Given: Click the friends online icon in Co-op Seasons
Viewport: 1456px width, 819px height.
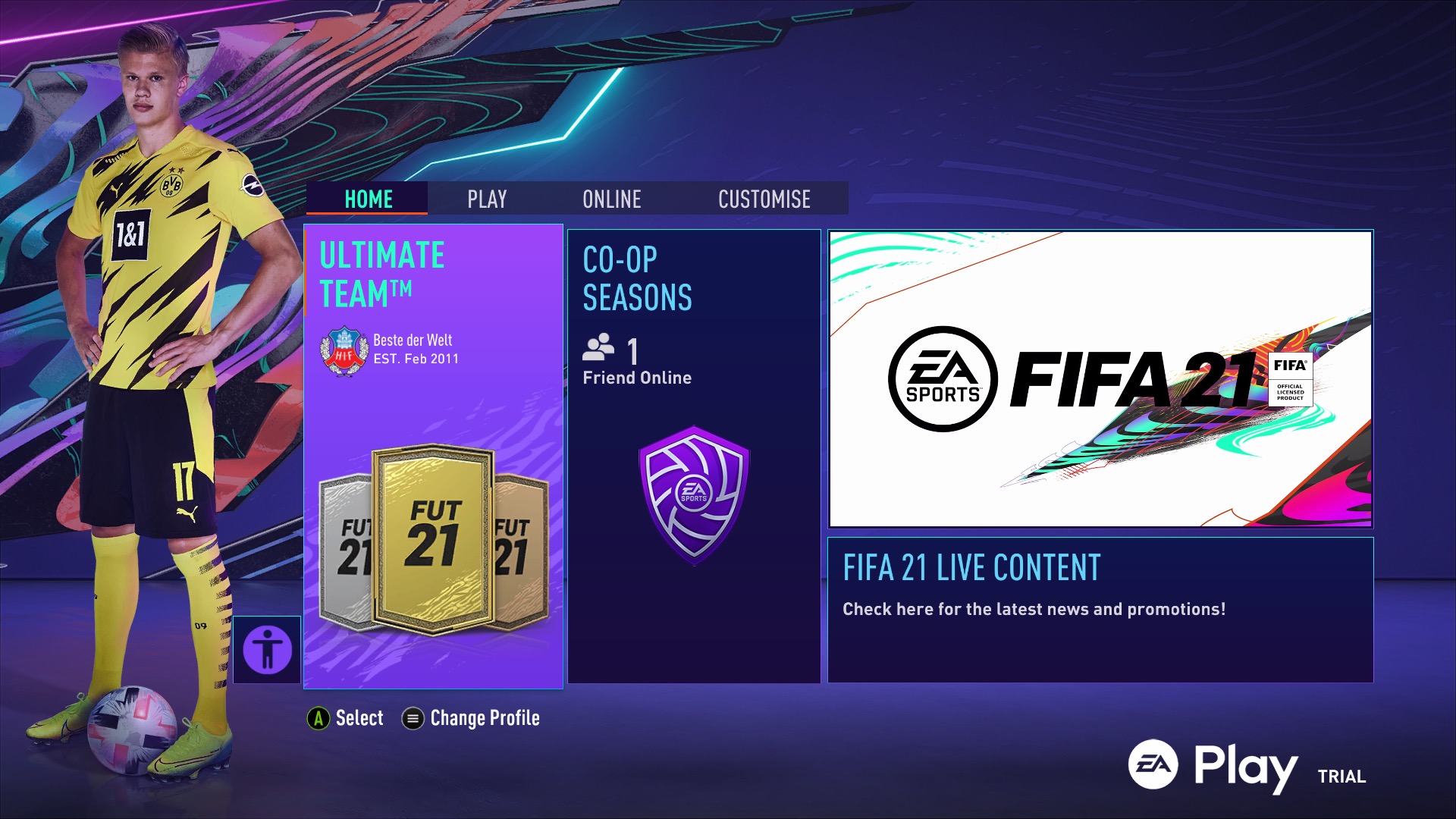Looking at the screenshot, I should [598, 349].
